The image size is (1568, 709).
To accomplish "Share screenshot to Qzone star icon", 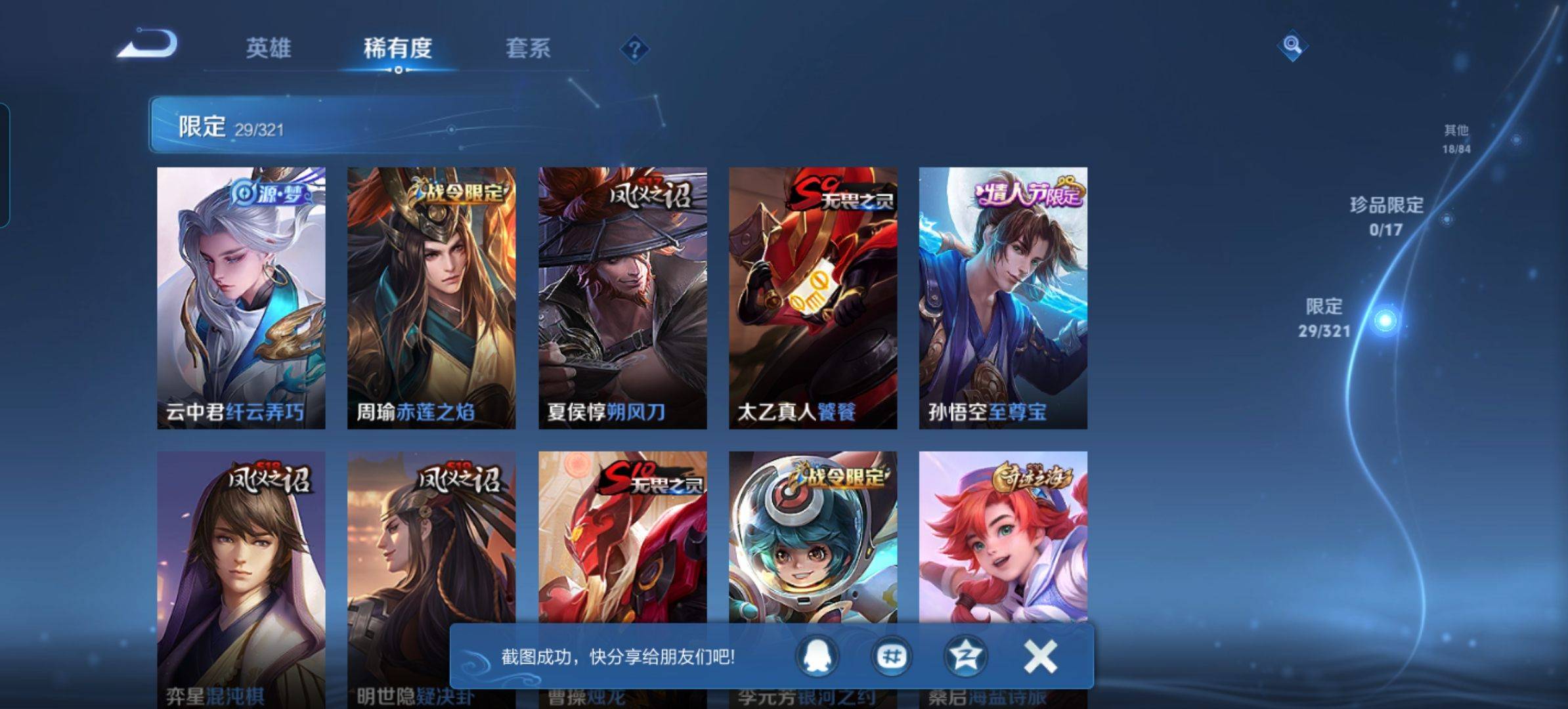I will click(965, 656).
